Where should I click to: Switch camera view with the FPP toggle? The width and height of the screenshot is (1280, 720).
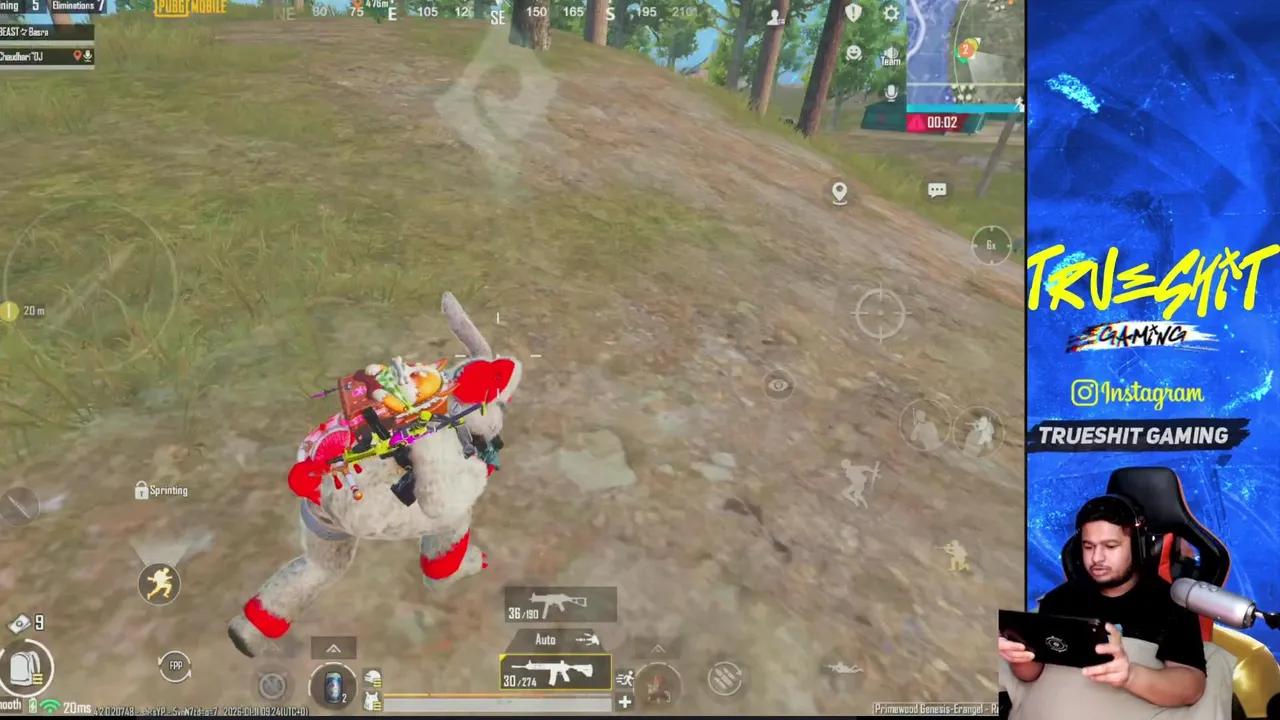point(175,665)
